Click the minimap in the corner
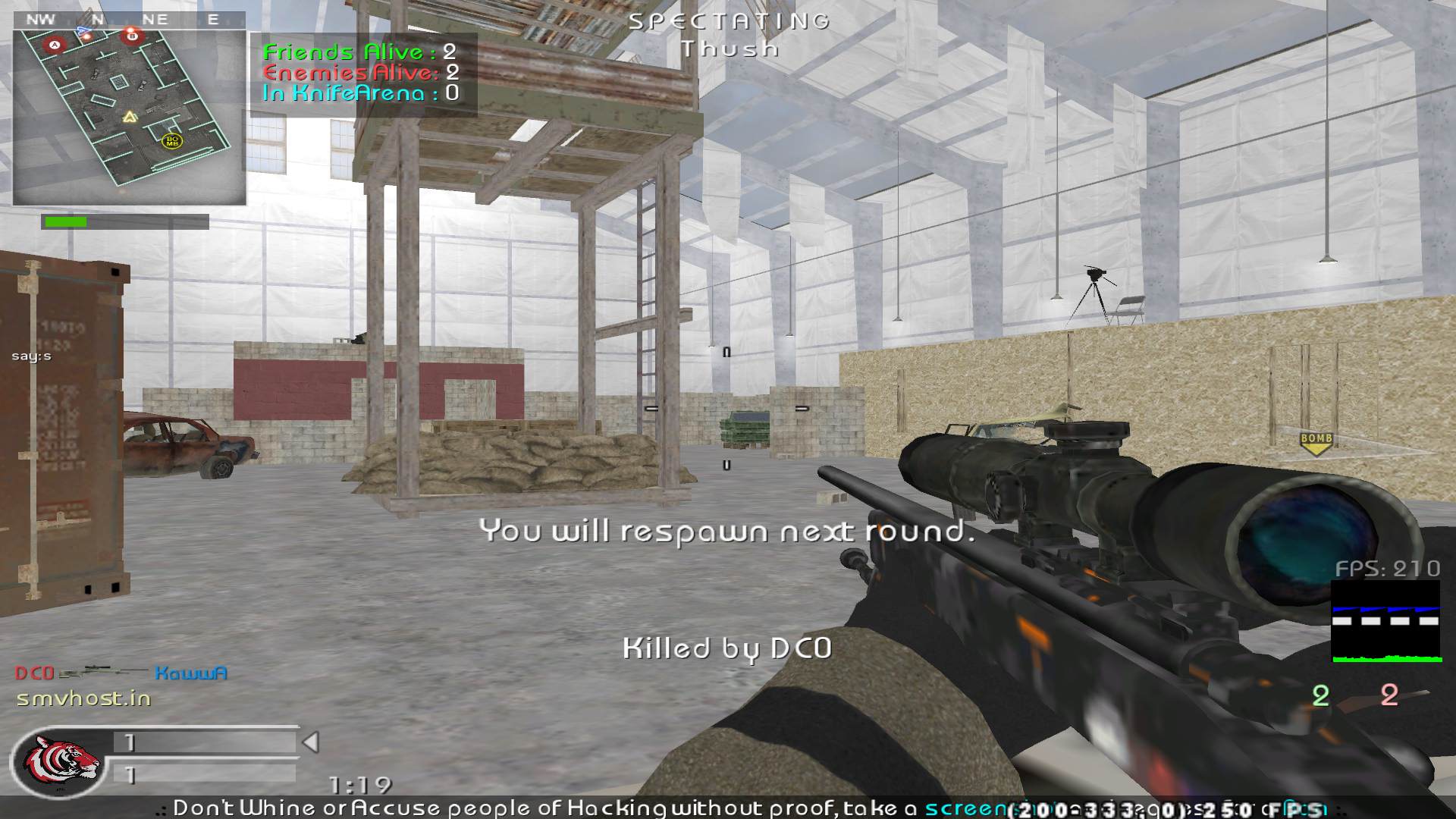The width and height of the screenshot is (1456, 819). click(x=130, y=118)
